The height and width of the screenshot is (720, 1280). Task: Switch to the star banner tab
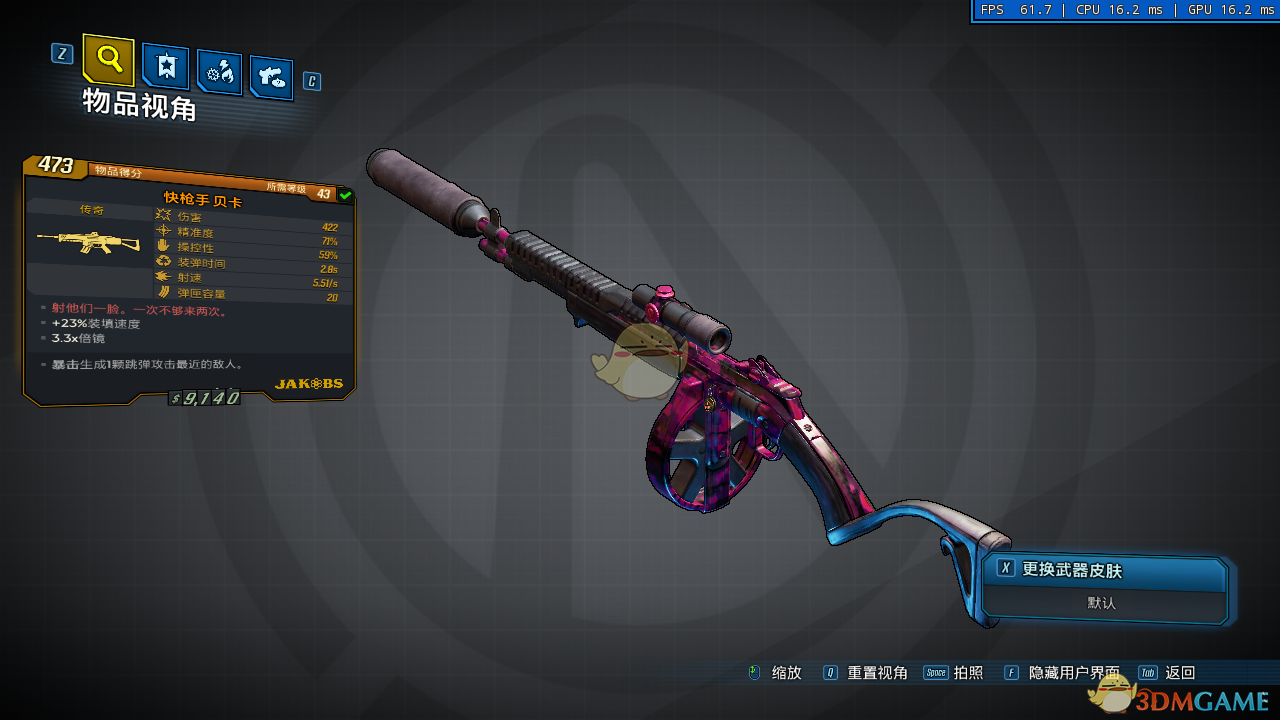(x=165, y=66)
